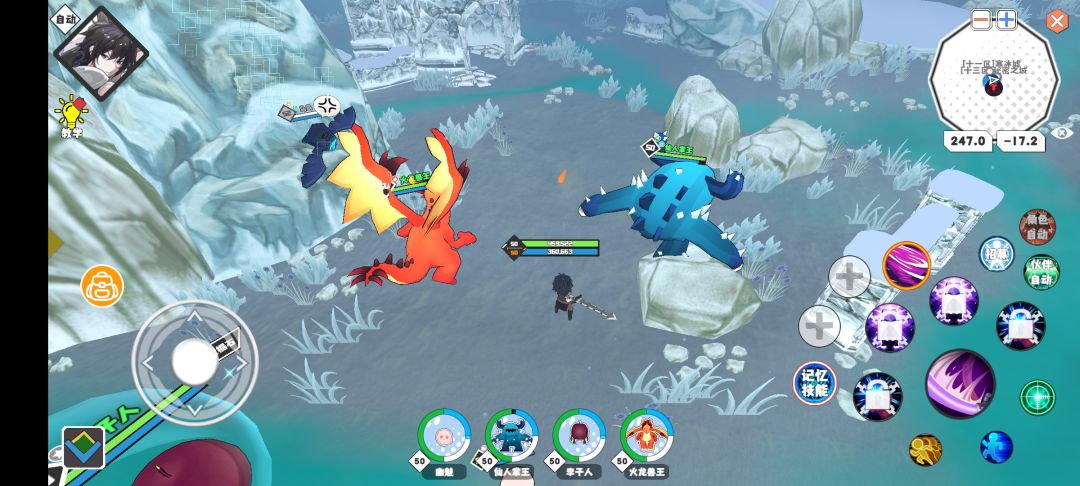Zoom in the minimap with plus button

pos(1006,20)
